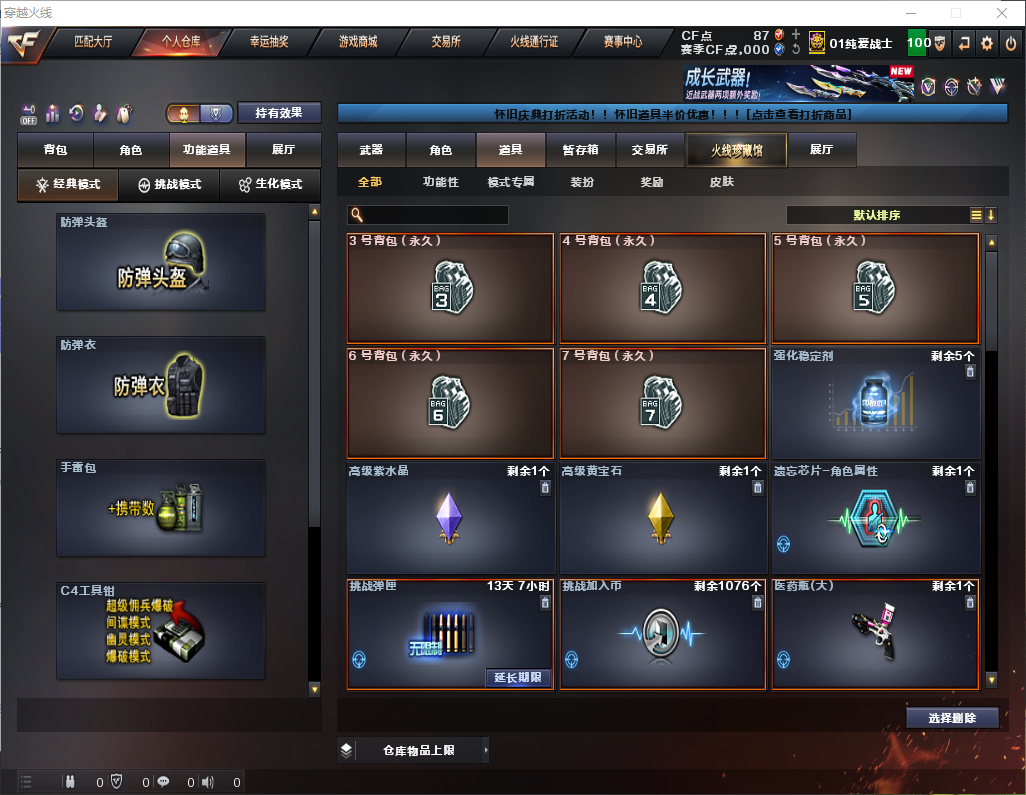Switch to the 暂存箱 temporary storage tab
This screenshot has height=795, width=1026.
click(580, 150)
